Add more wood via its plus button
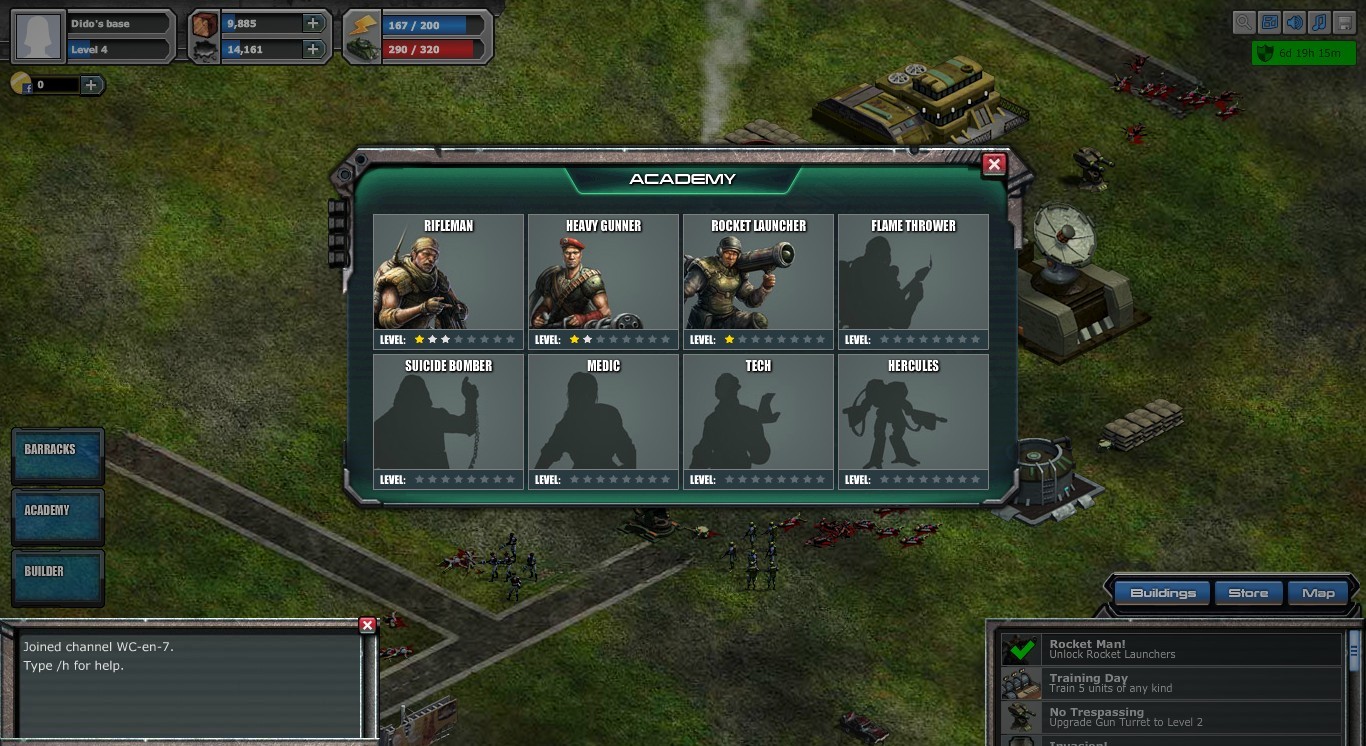The width and height of the screenshot is (1366, 746). [x=314, y=22]
